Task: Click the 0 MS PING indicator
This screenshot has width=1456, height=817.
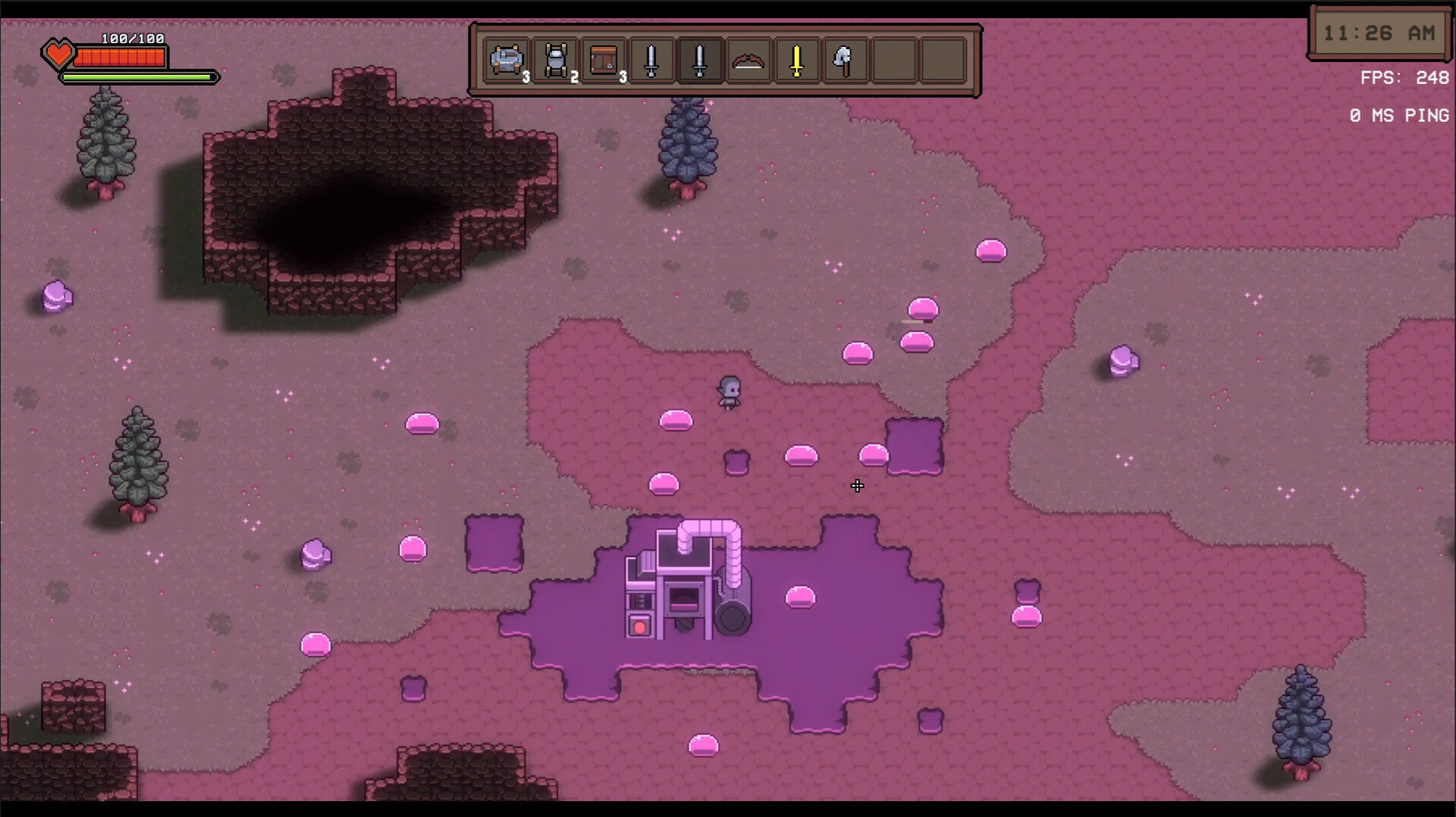Action: [1398, 116]
